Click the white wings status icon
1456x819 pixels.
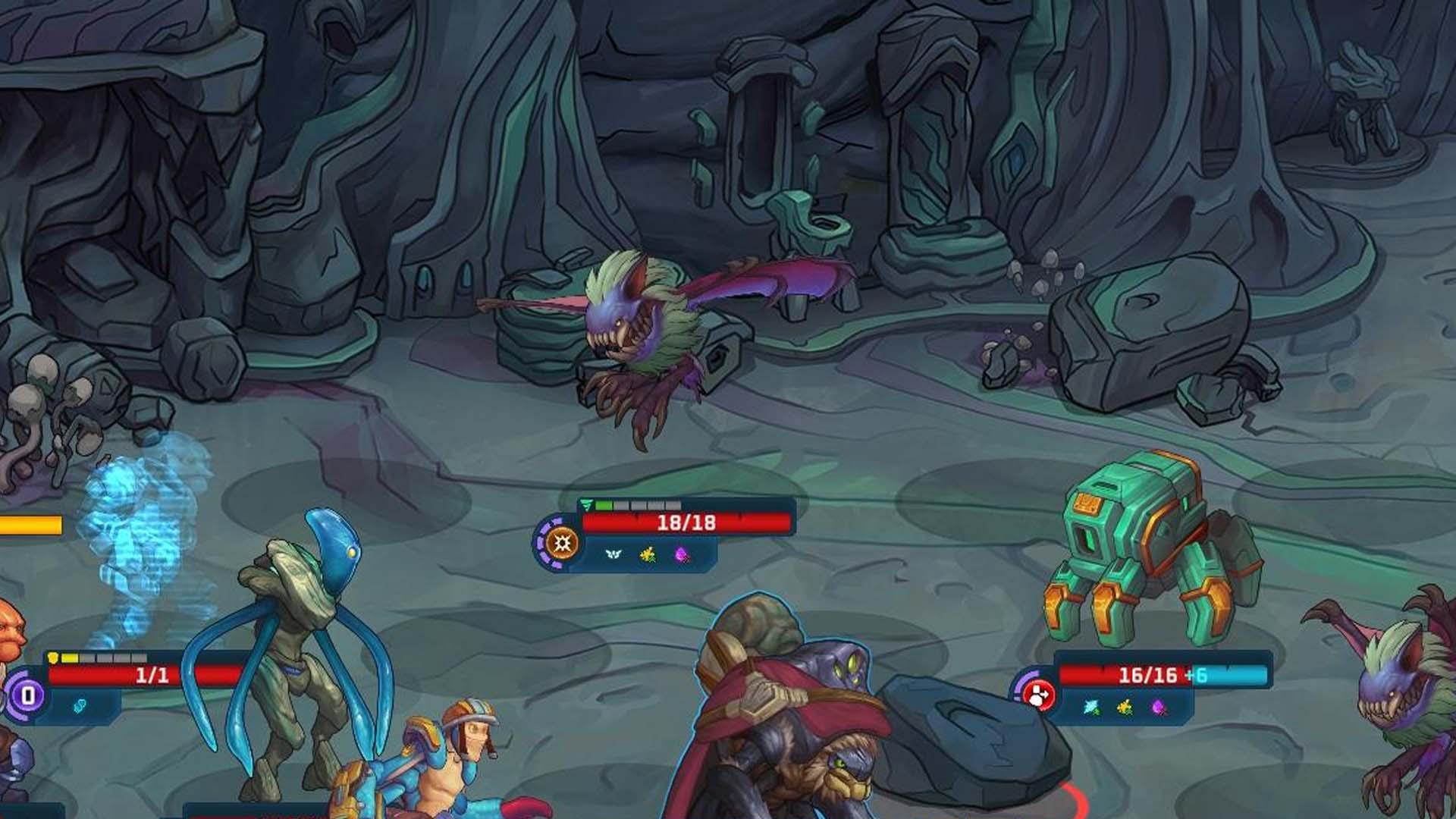click(x=613, y=554)
